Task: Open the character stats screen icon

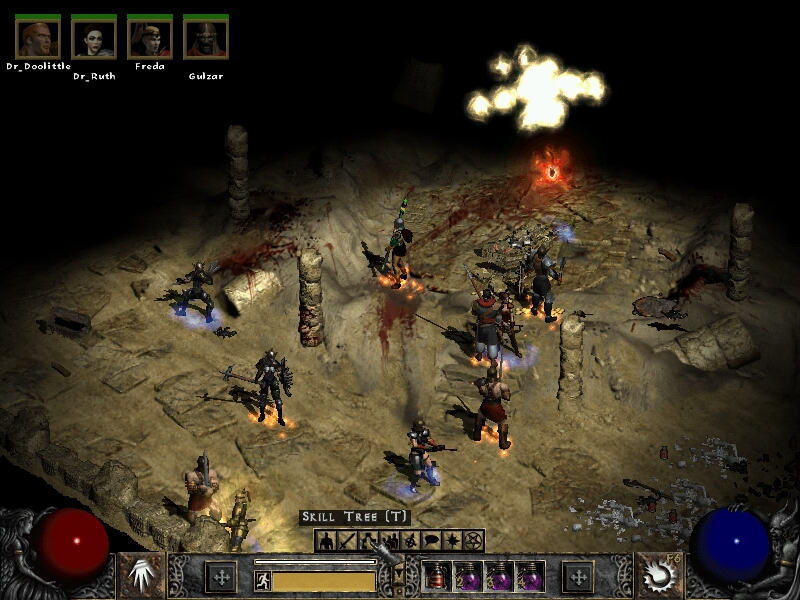Action: point(325,541)
